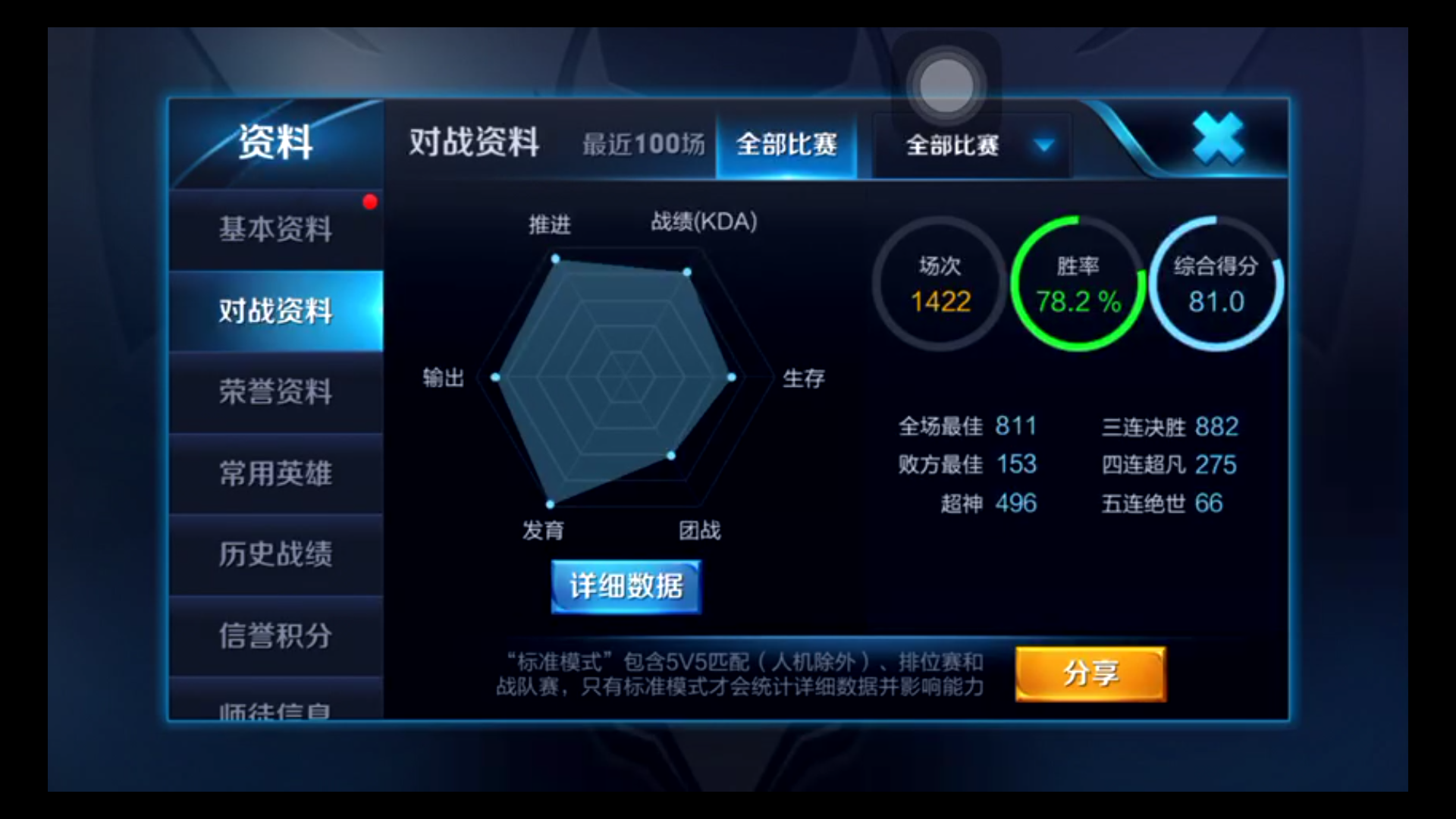This screenshot has width=1456, height=819.
Task: Open the 历史战绩 section
Action: tap(275, 555)
